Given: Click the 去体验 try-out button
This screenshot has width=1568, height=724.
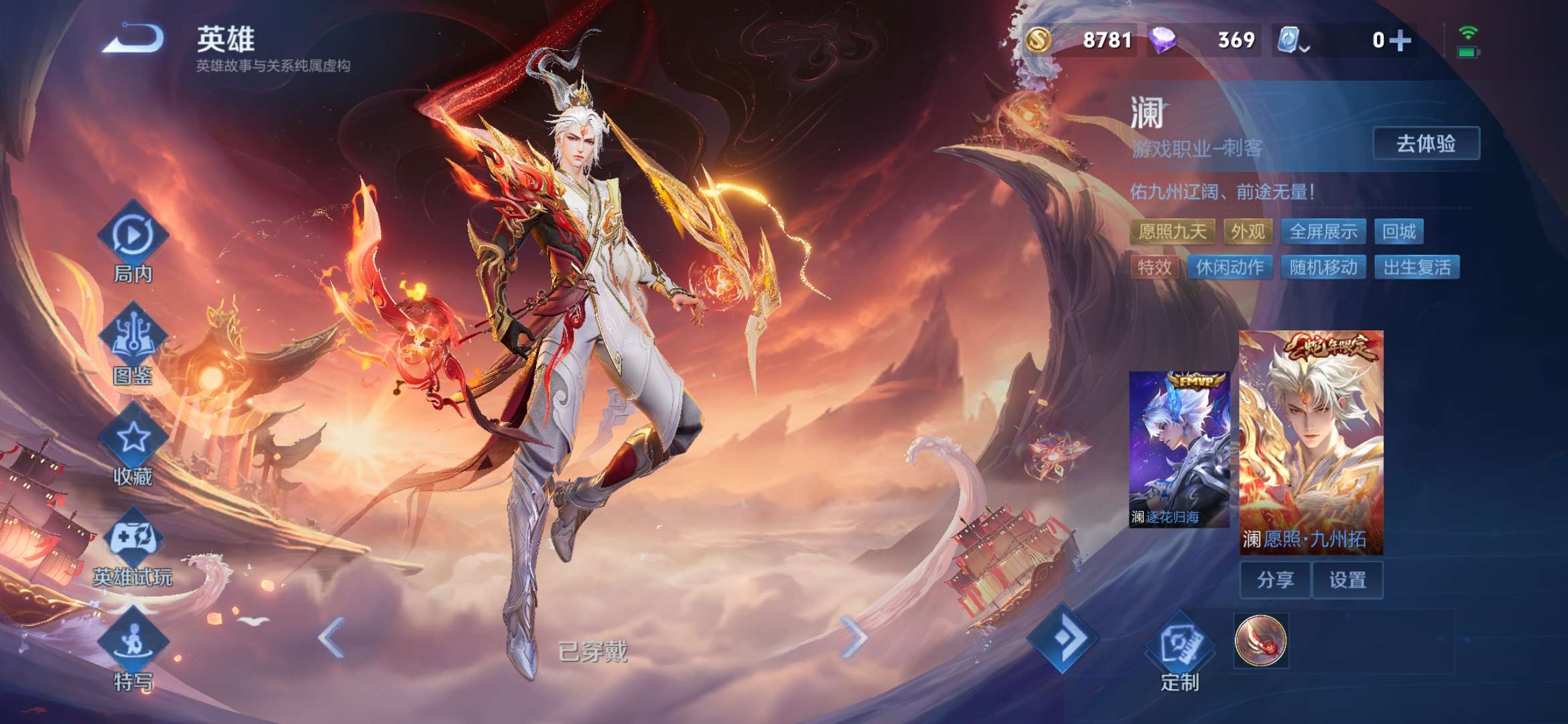Looking at the screenshot, I should pyautogui.click(x=1426, y=143).
